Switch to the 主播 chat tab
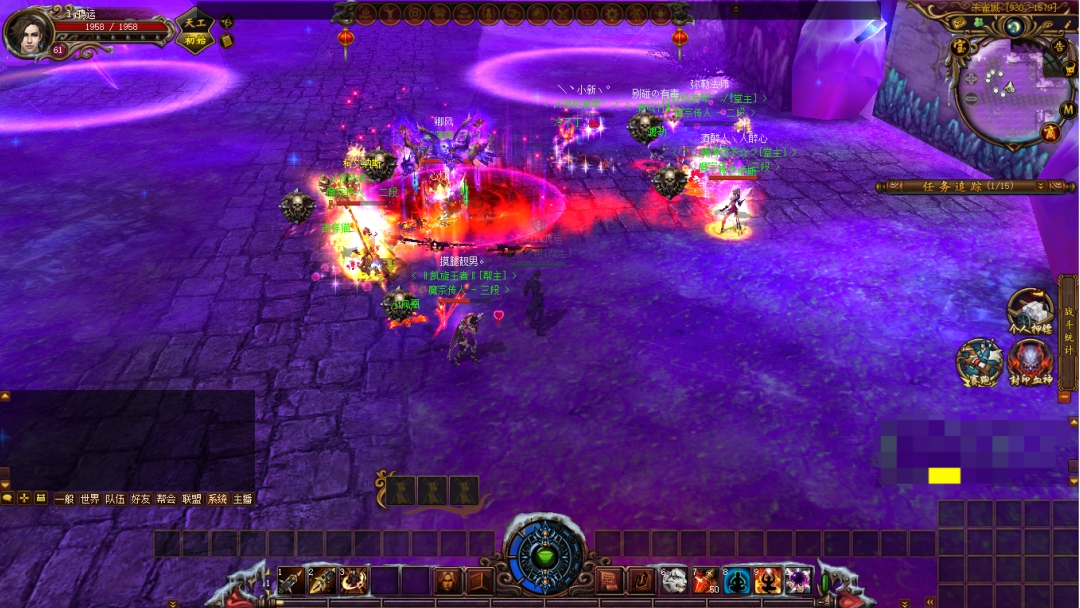 click(242, 498)
